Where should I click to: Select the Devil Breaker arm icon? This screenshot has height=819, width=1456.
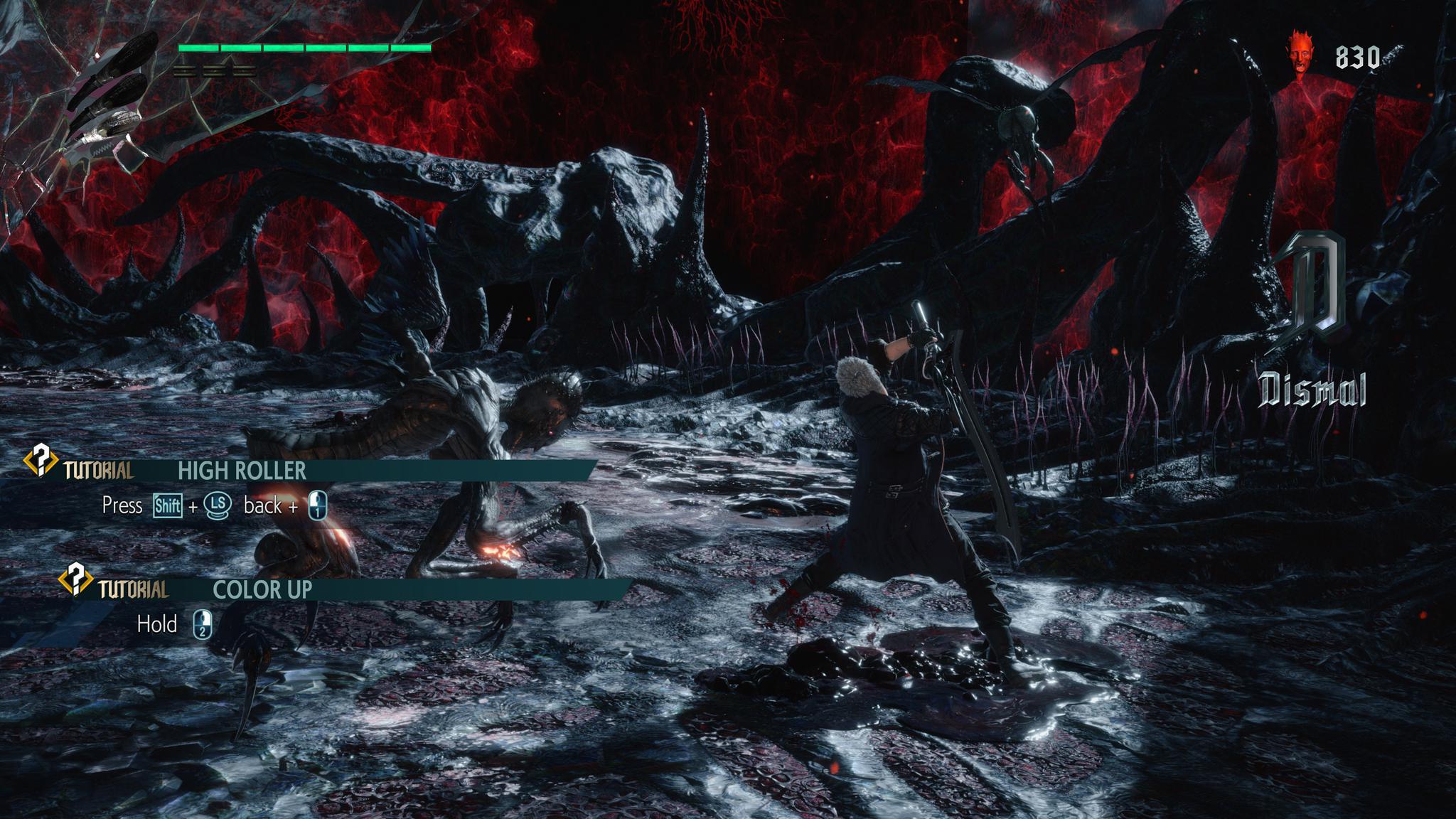pyautogui.click(x=107, y=100)
